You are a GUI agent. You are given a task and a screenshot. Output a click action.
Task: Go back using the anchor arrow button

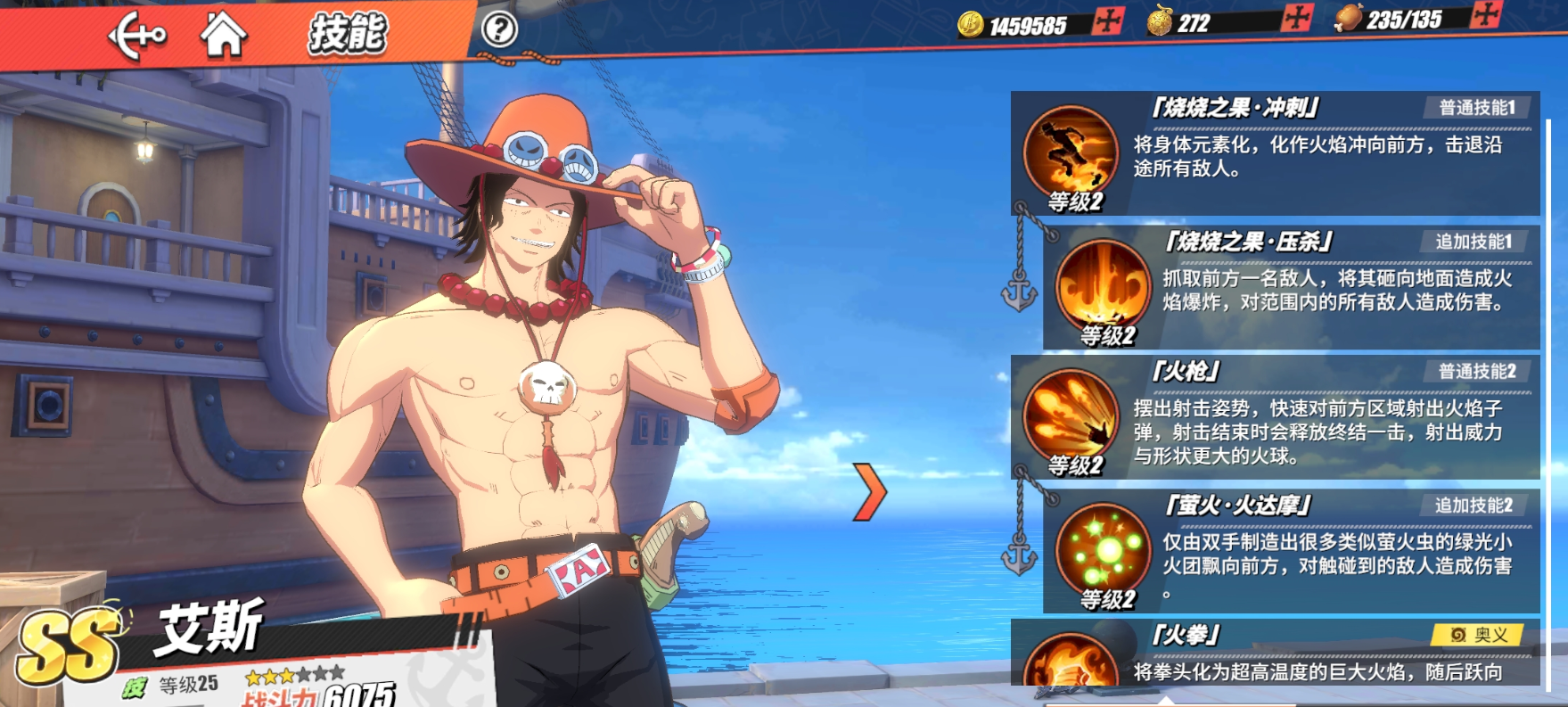click(136, 36)
